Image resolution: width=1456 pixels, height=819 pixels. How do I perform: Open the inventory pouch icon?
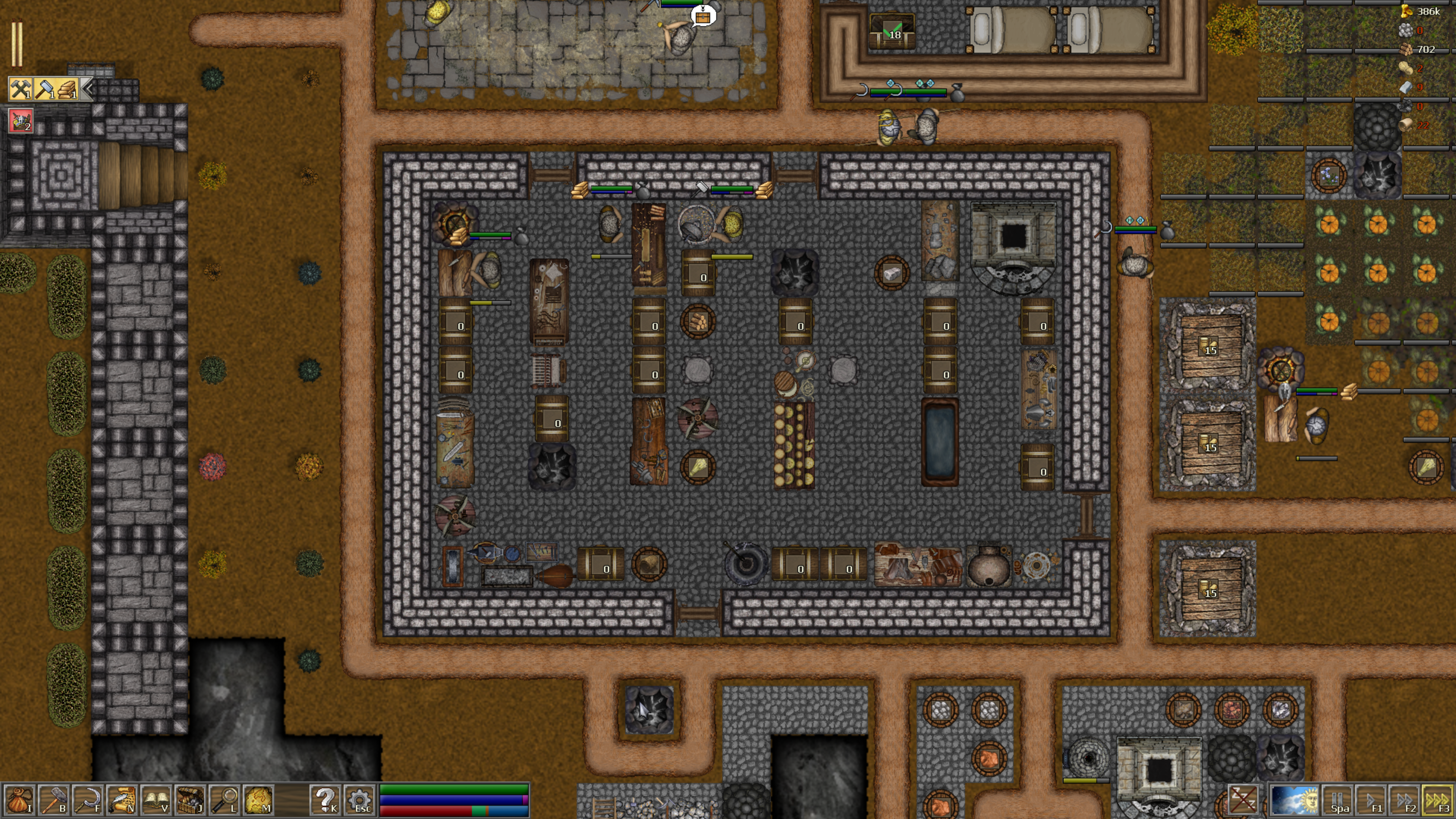click(x=19, y=800)
